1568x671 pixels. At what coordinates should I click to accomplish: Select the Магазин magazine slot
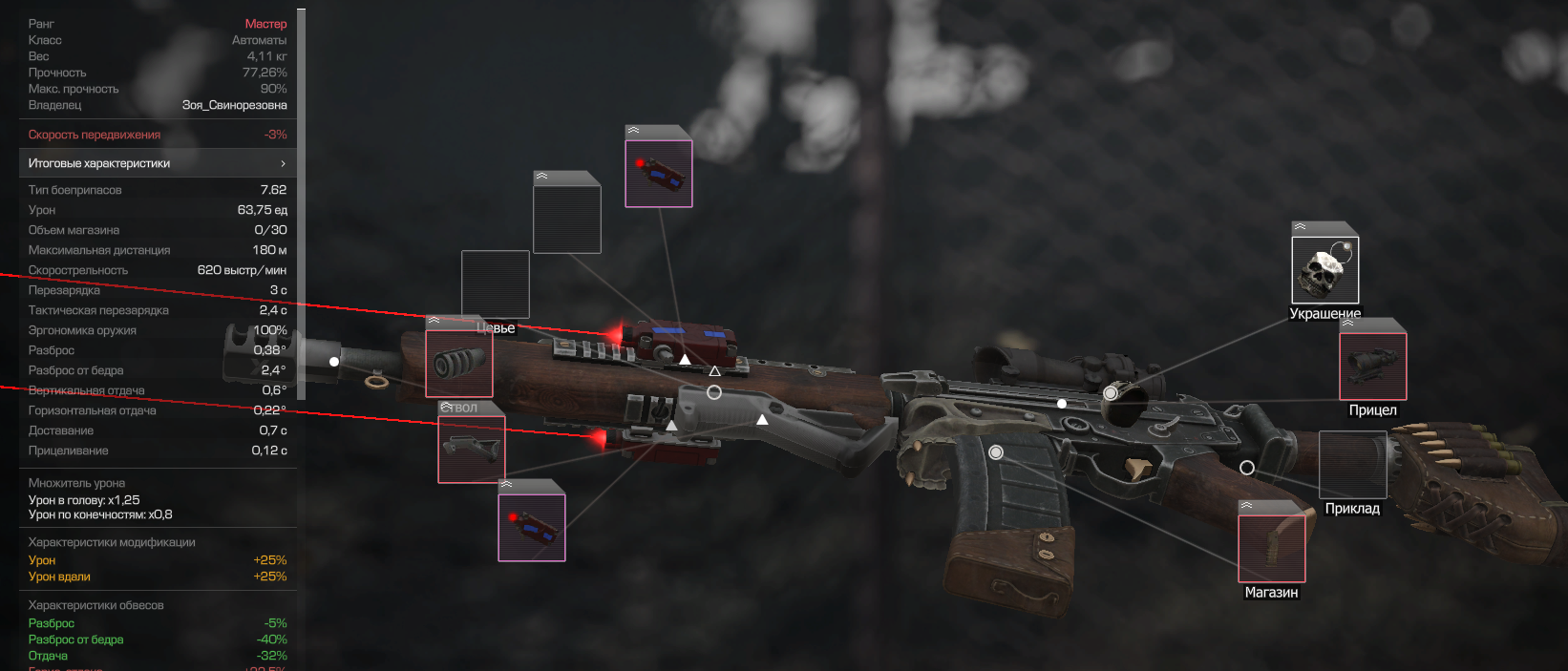(1271, 548)
